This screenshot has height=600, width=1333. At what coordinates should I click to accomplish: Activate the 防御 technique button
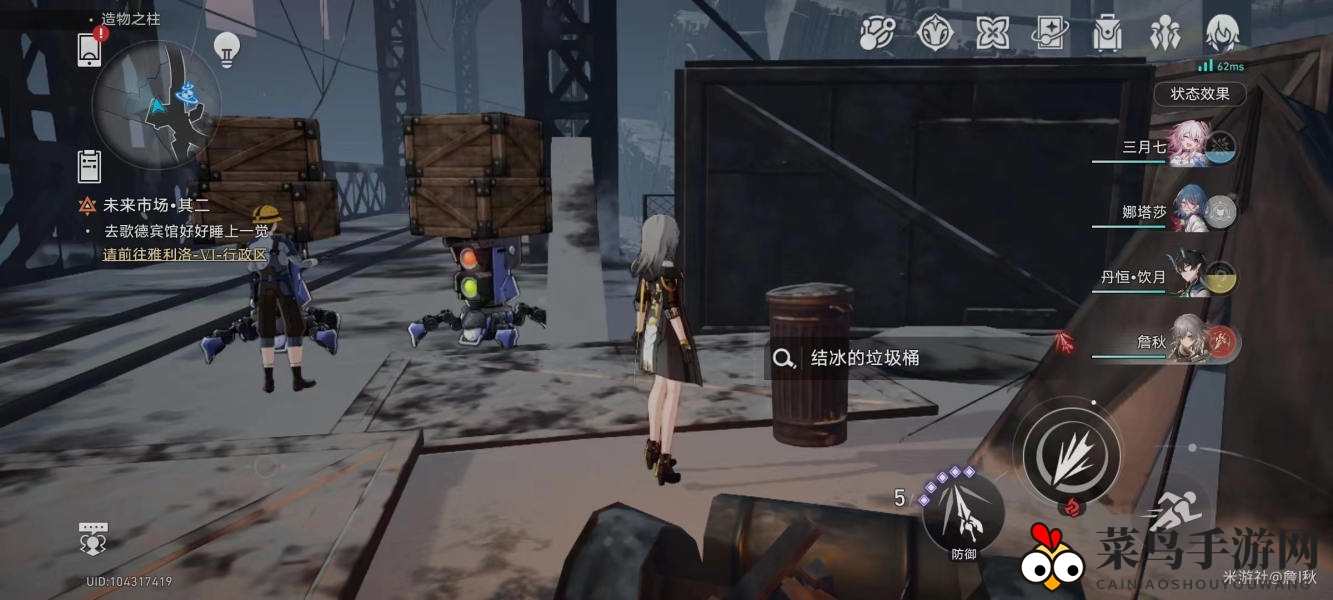tap(963, 514)
